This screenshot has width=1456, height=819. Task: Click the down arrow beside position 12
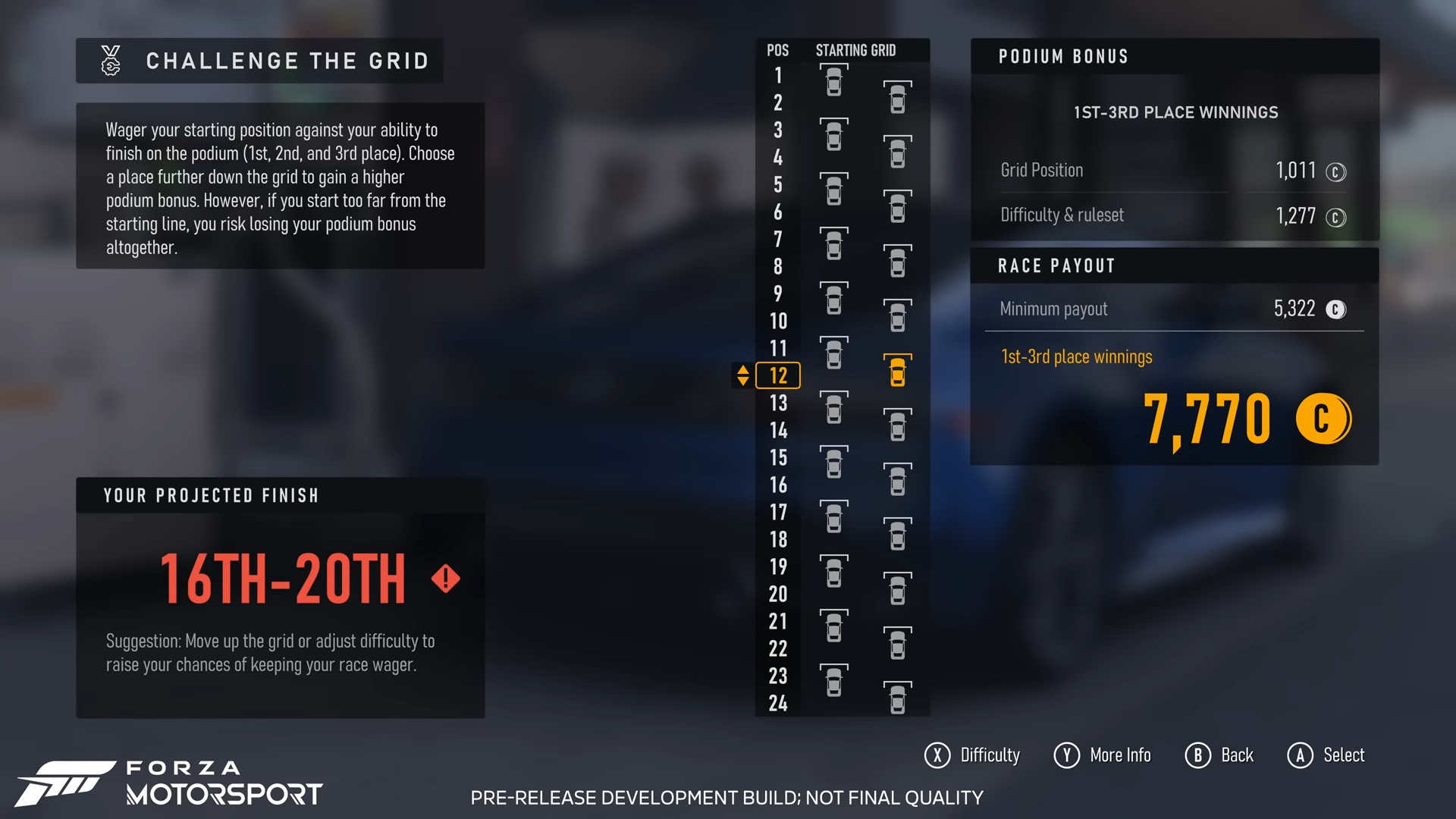pos(743,381)
